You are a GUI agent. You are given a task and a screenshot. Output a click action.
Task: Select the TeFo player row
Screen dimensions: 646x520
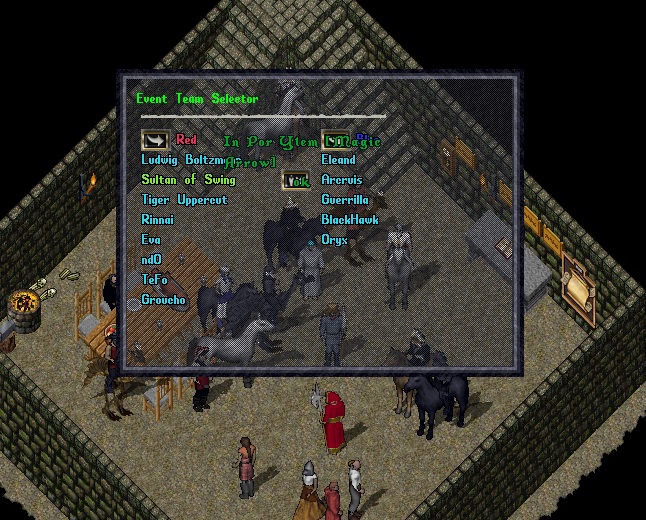tap(154, 280)
